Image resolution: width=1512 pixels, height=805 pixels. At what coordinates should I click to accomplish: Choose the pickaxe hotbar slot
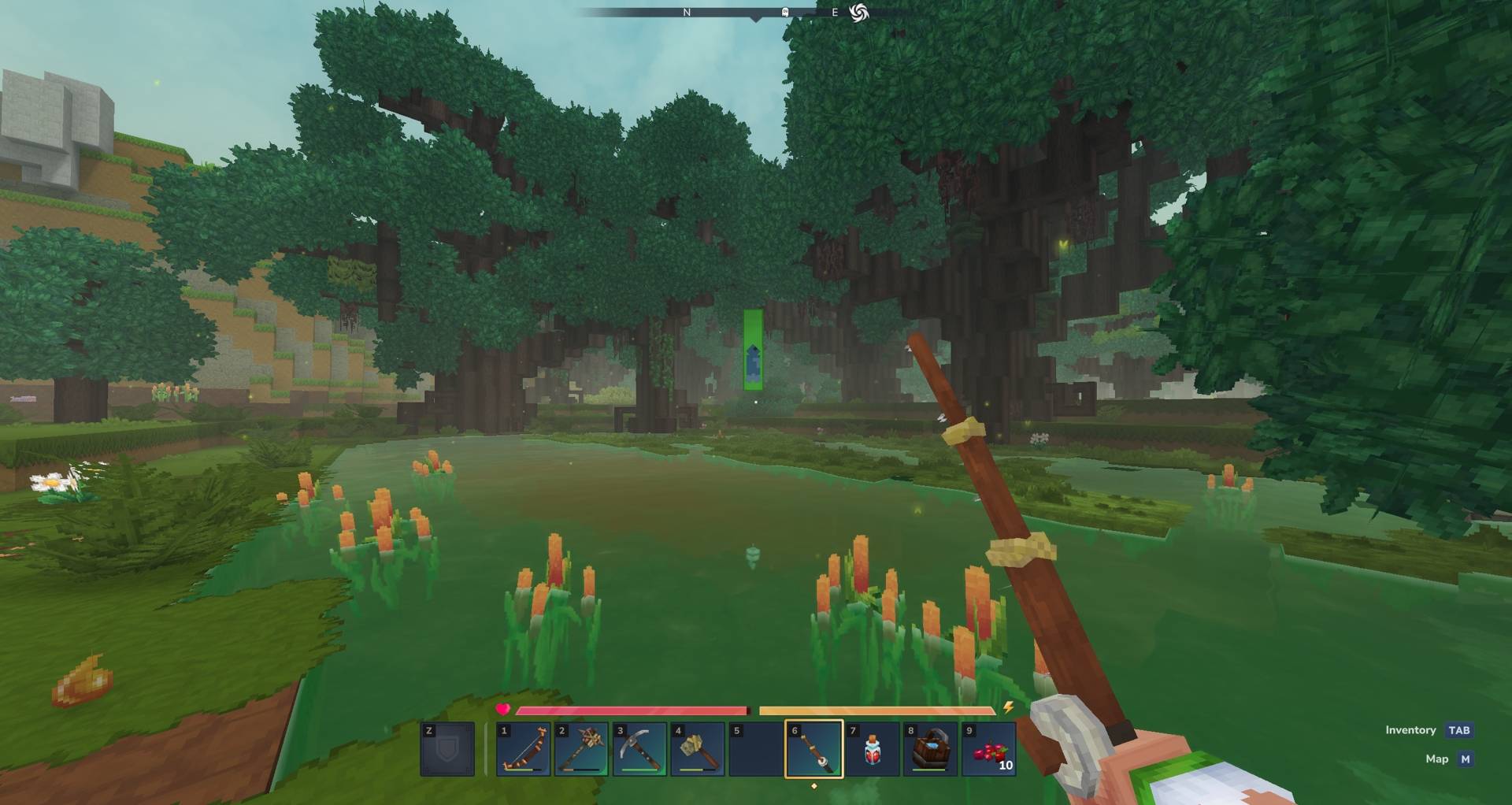click(x=639, y=749)
